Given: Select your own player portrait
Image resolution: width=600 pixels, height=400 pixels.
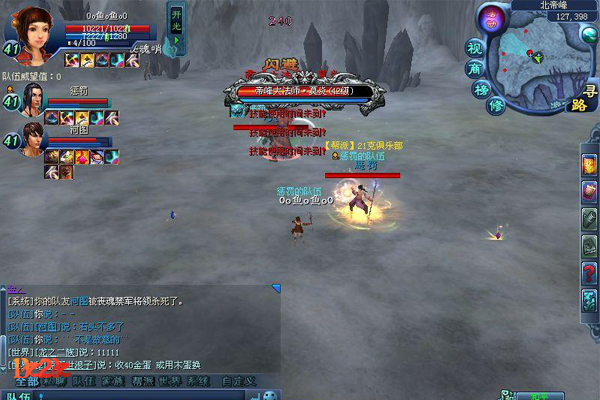Looking at the screenshot, I should pos(33,30).
